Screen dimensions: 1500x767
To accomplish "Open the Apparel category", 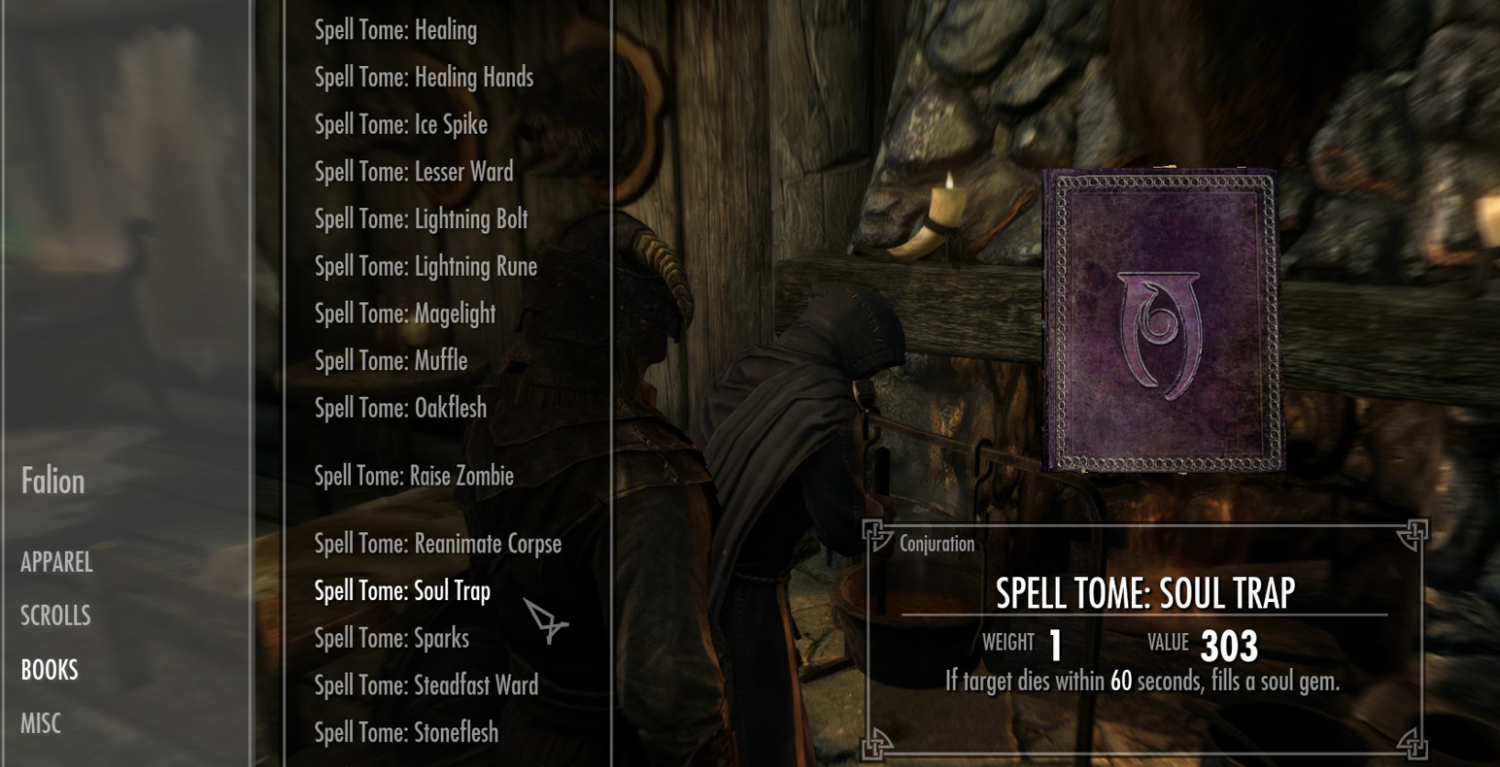I will 57,562.
